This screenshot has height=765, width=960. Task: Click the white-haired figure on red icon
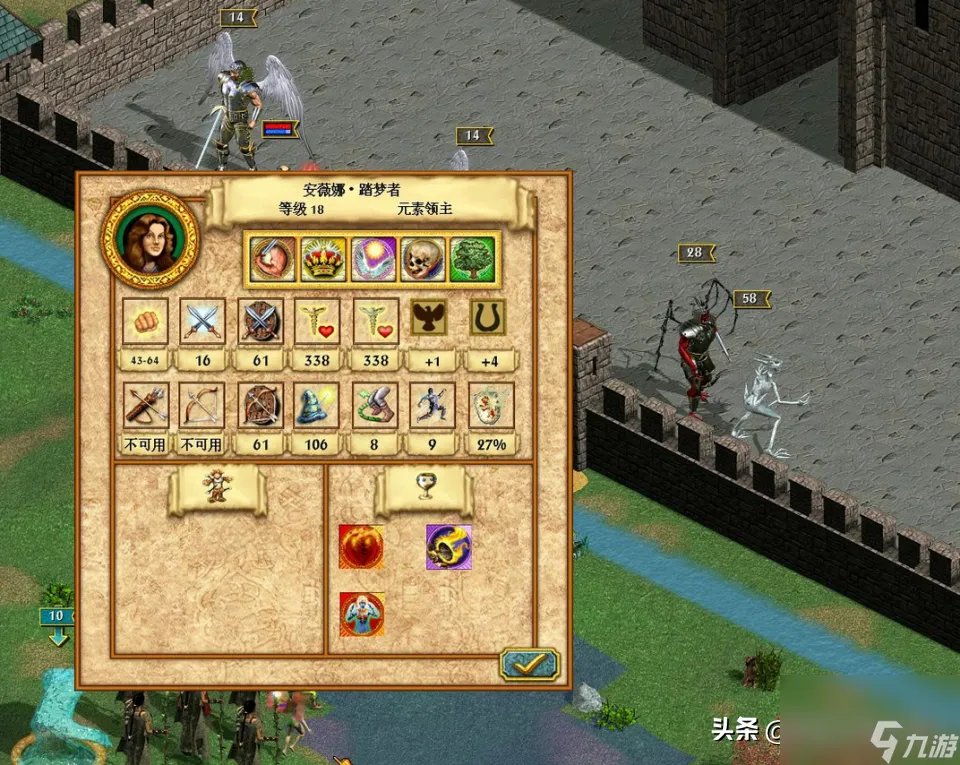pyautogui.click(x=361, y=615)
